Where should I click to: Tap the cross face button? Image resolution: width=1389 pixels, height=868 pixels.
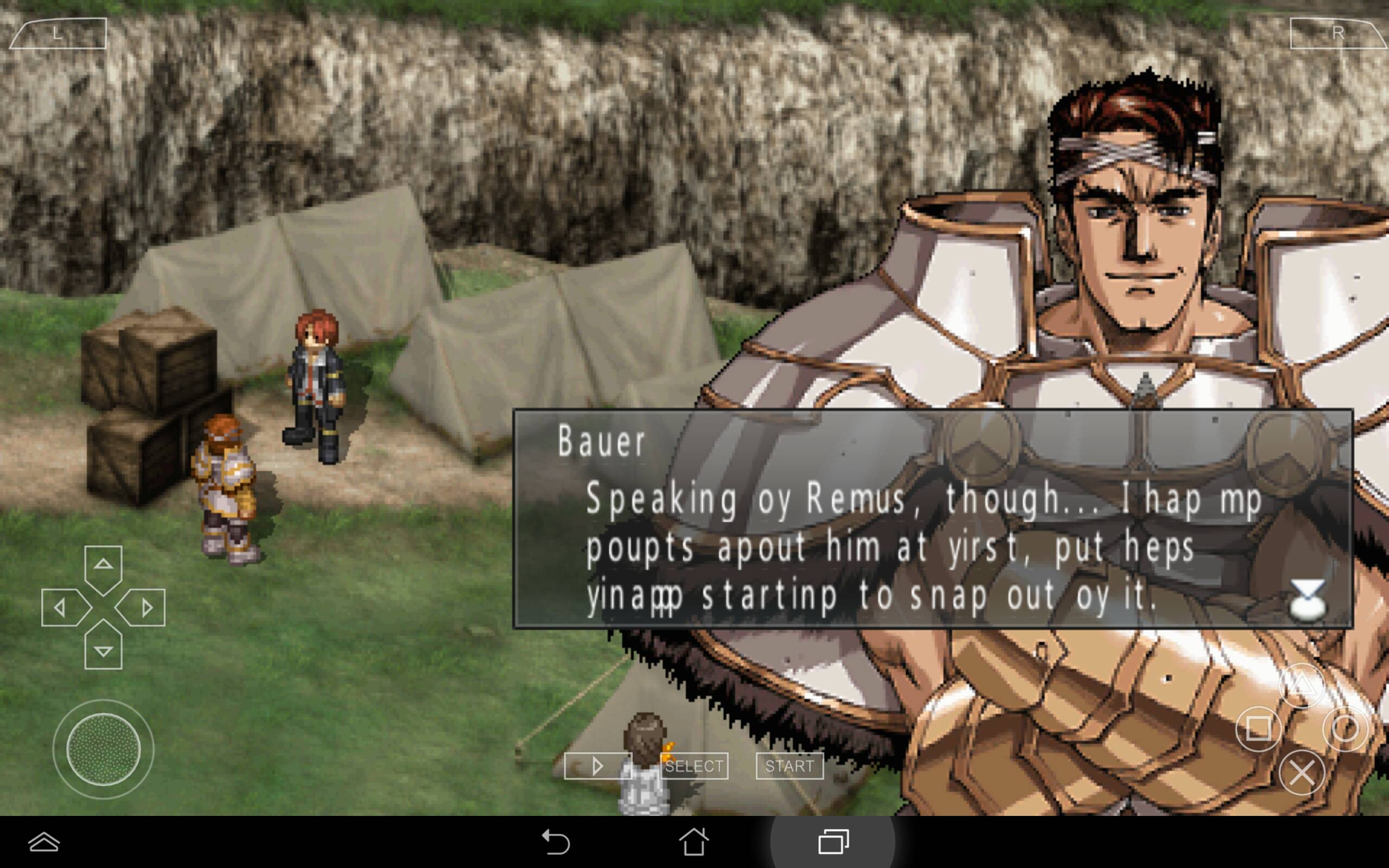coord(1302,773)
